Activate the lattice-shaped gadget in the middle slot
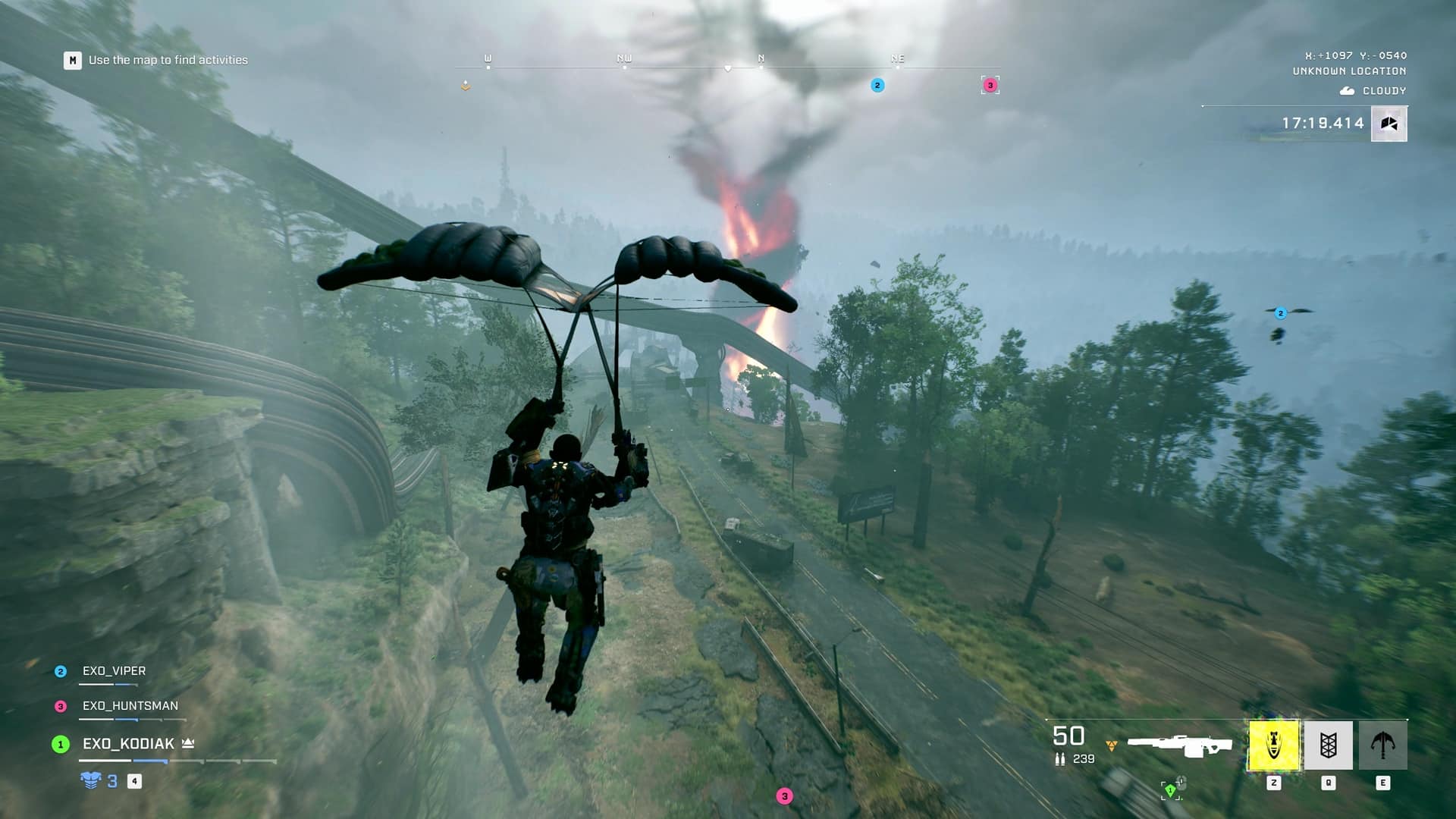Image resolution: width=1456 pixels, height=819 pixels. (x=1328, y=745)
